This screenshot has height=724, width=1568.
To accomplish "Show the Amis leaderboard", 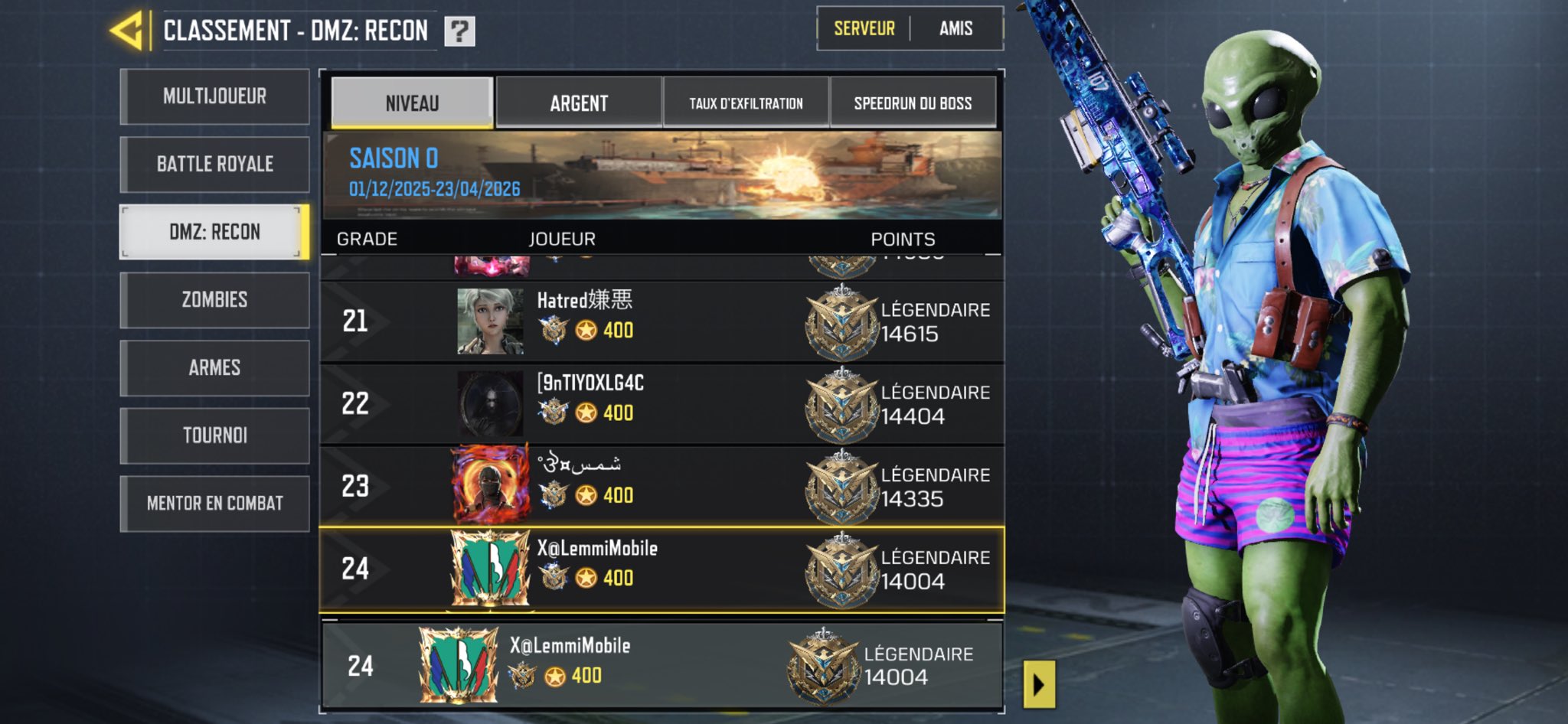I will 955,29.
